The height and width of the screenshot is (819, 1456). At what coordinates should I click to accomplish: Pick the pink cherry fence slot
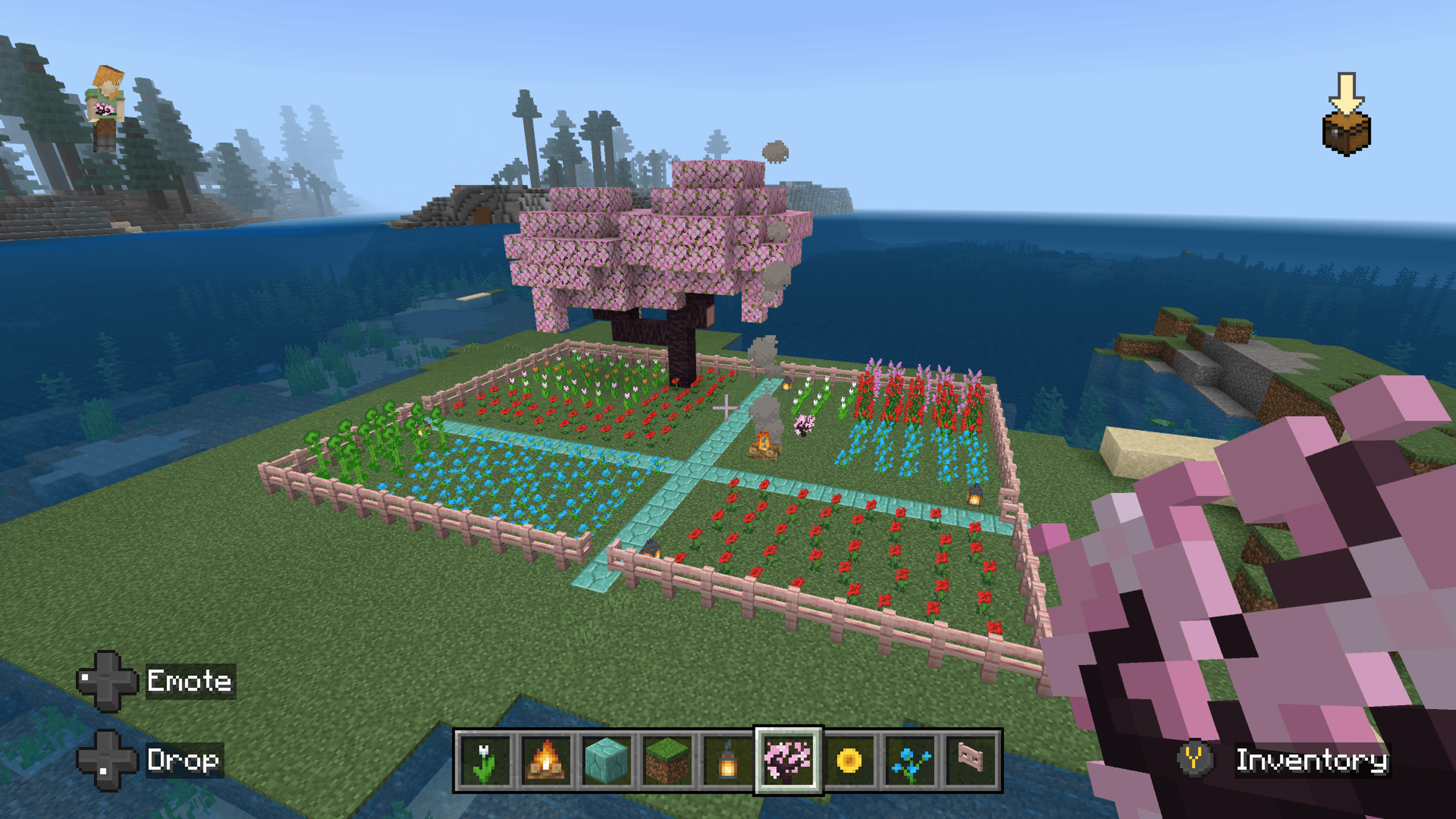pos(971,760)
